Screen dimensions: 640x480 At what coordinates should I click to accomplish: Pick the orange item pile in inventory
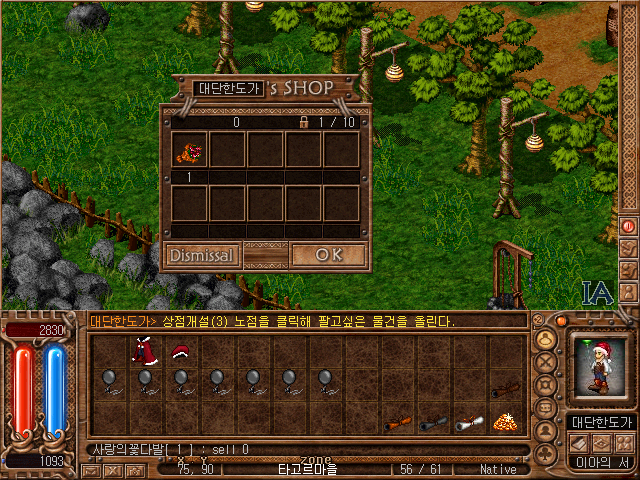[x=506, y=422]
